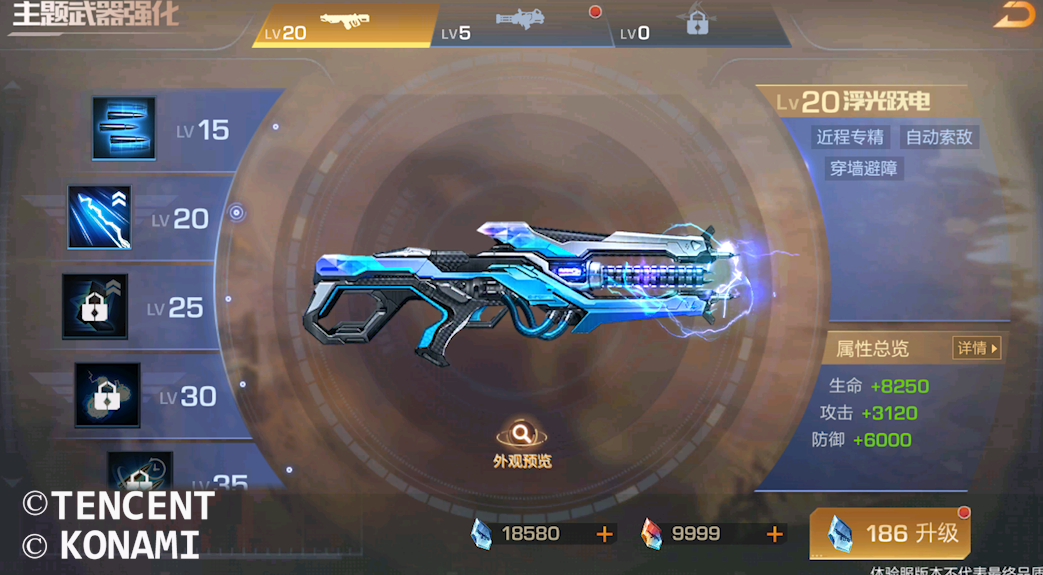
Task: Add more blue crystals via plus button
Action: pos(605,534)
